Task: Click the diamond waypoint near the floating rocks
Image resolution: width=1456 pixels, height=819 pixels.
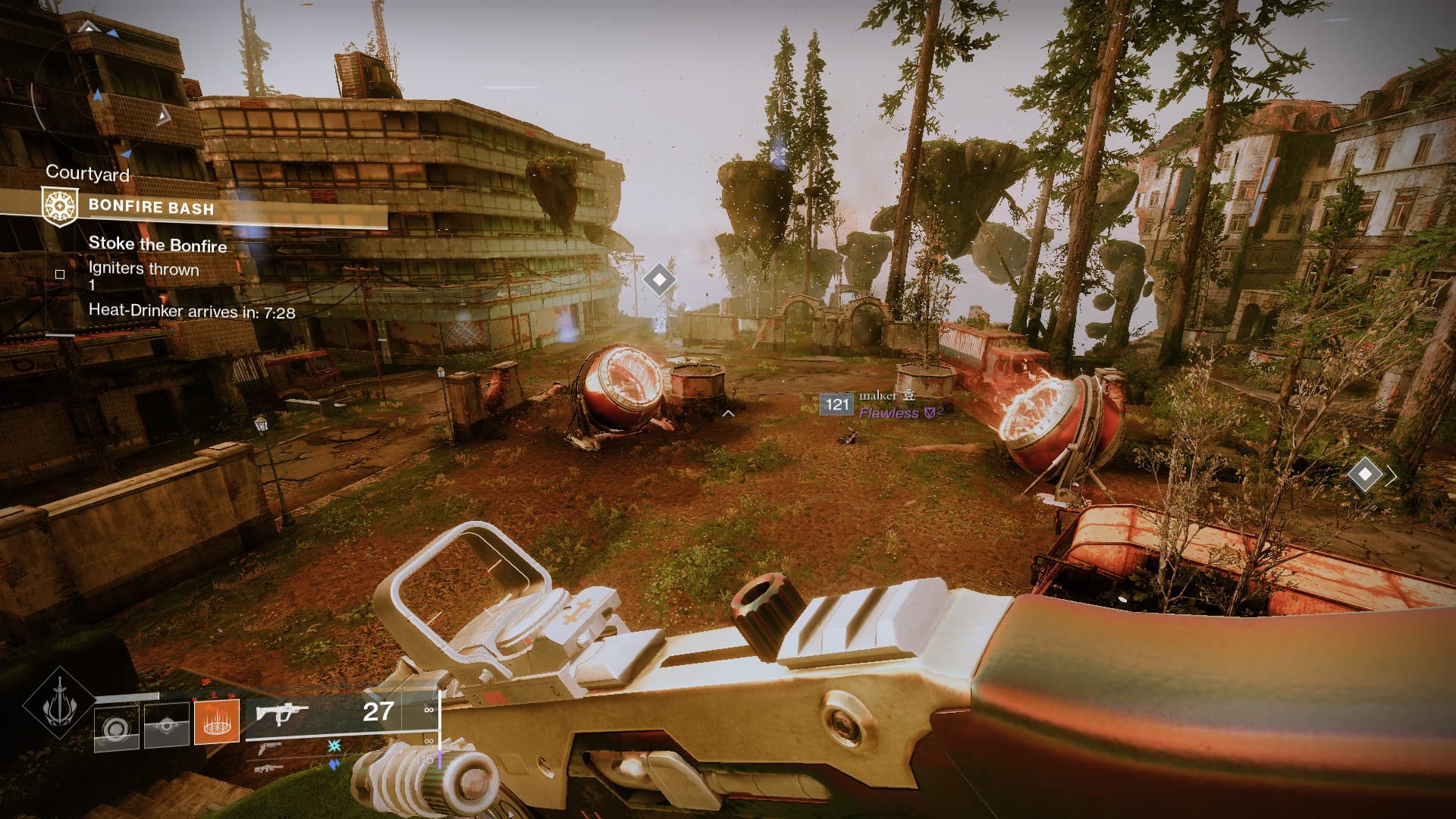Action: [658, 280]
